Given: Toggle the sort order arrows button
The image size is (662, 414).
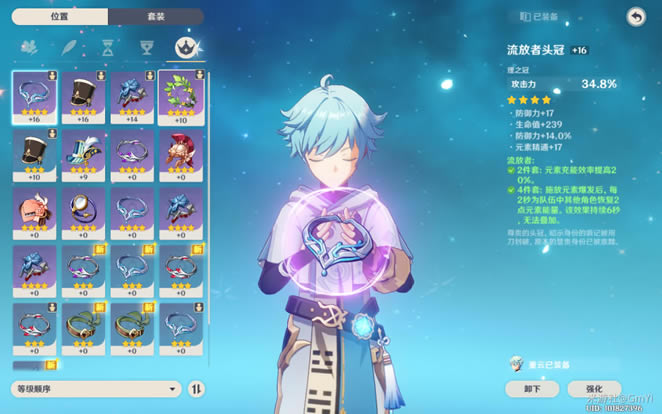Looking at the screenshot, I should (x=197, y=388).
